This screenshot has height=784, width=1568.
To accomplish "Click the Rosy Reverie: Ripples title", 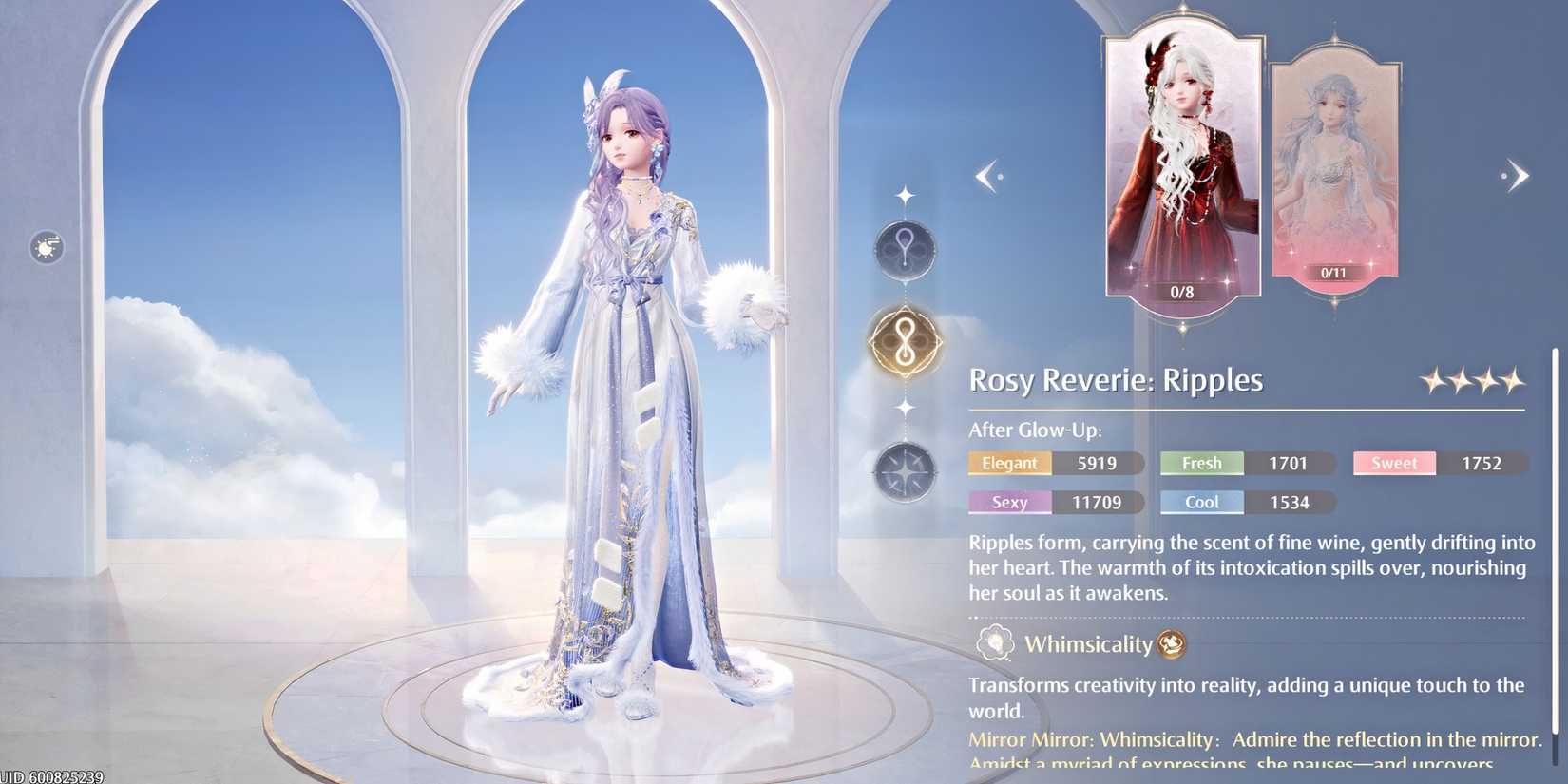I will [x=1116, y=379].
